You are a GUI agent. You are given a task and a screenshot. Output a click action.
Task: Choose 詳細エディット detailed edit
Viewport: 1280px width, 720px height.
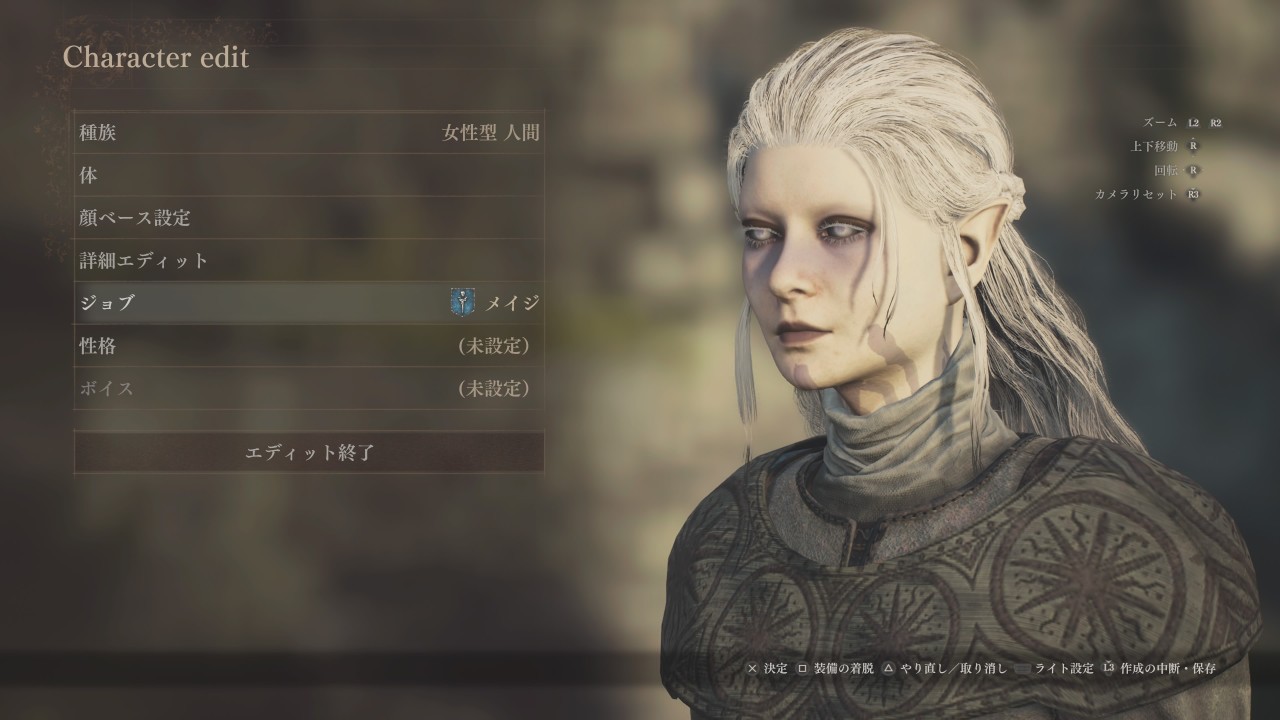click(x=309, y=260)
